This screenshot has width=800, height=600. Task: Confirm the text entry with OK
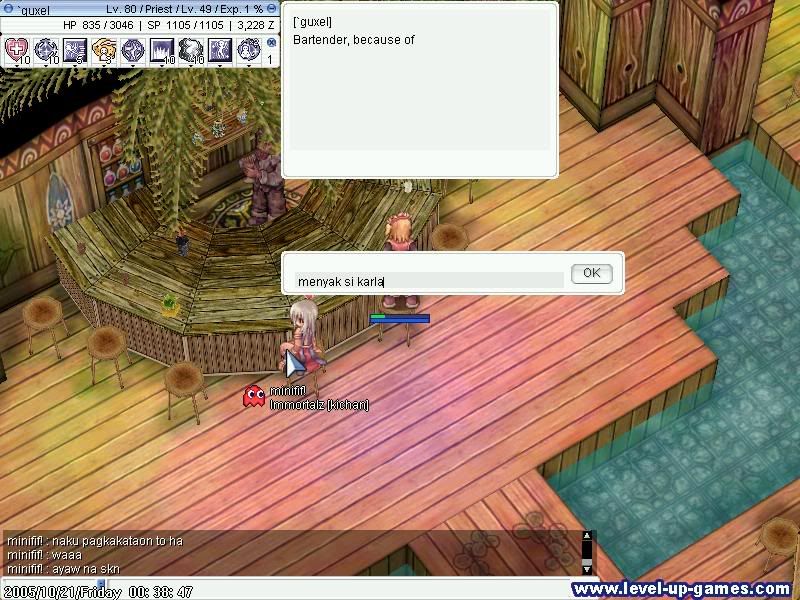(591, 273)
